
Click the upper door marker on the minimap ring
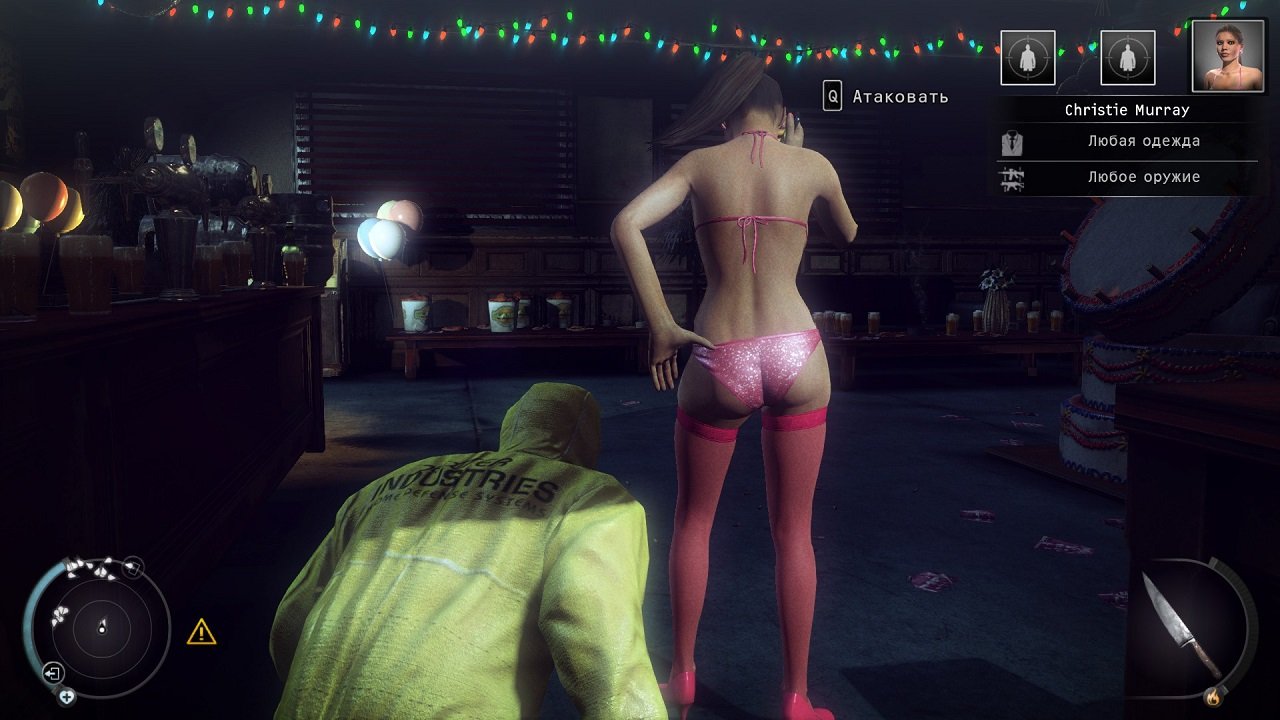[135, 567]
